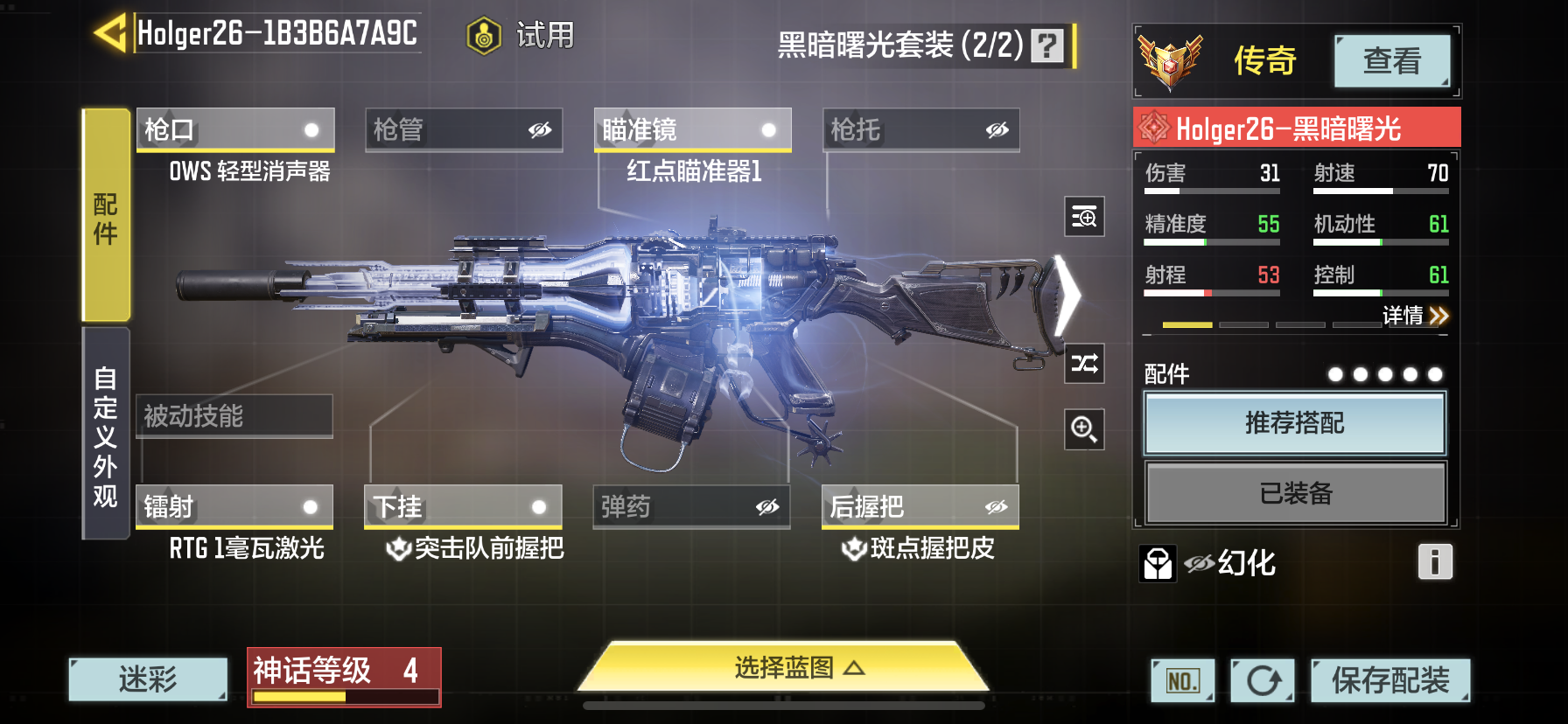Viewport: 1568px width, 724px height.
Task: Expand the 选择蓝图 blueprint selector
Action: [784, 668]
